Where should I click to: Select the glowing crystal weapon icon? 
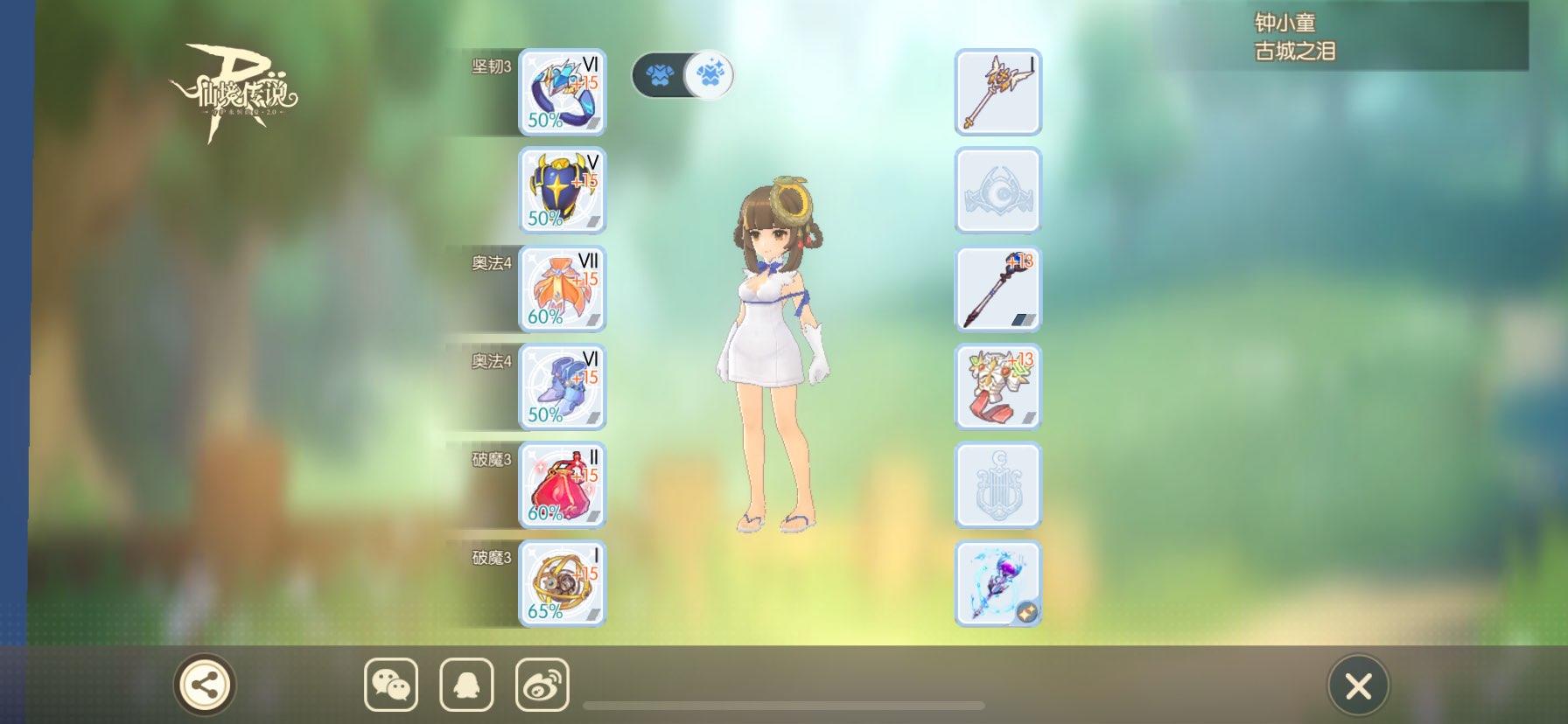tap(997, 584)
